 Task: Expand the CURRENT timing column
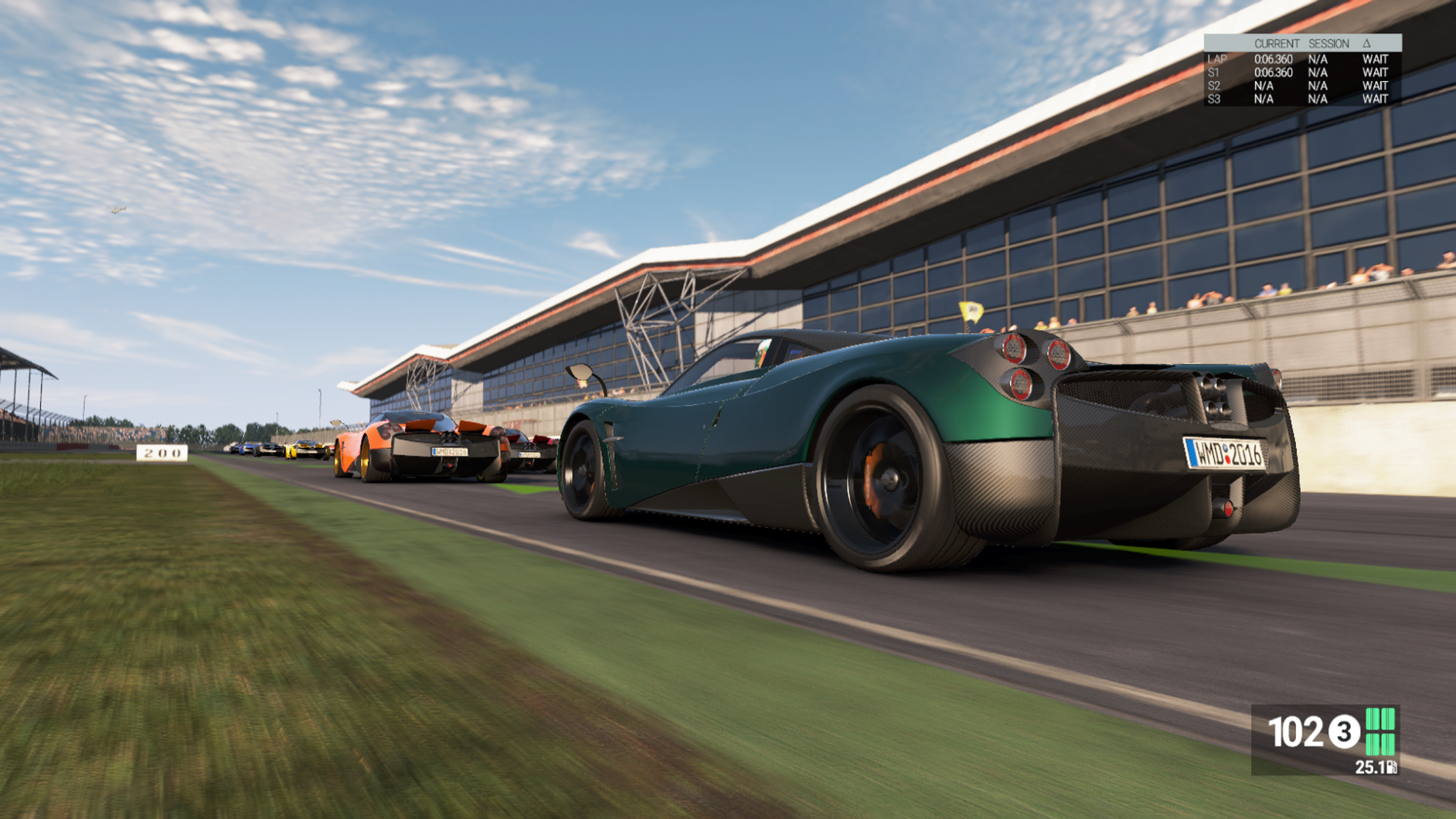pyautogui.click(x=1277, y=43)
